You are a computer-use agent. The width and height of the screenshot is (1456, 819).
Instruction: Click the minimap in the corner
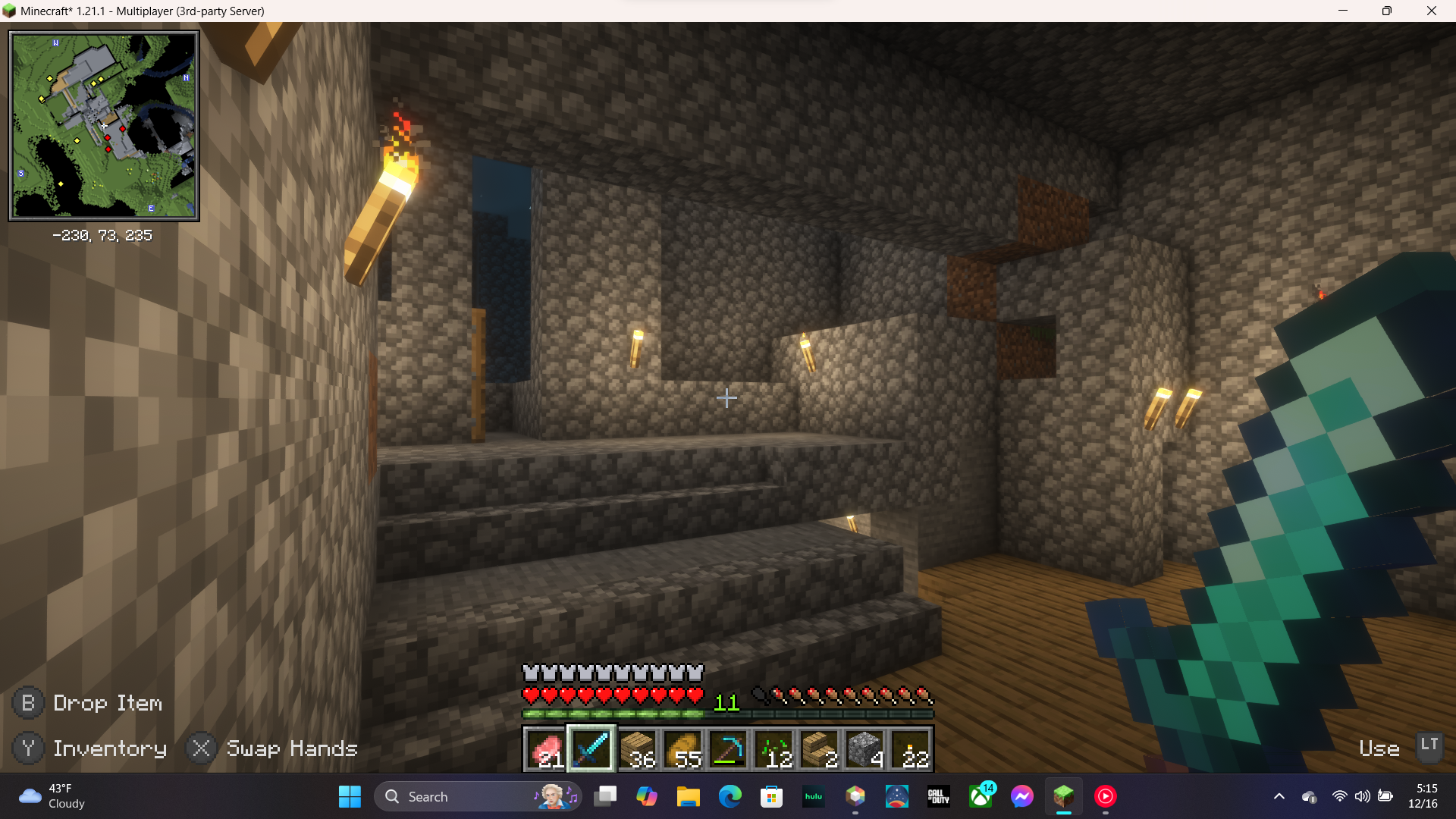pos(104,126)
